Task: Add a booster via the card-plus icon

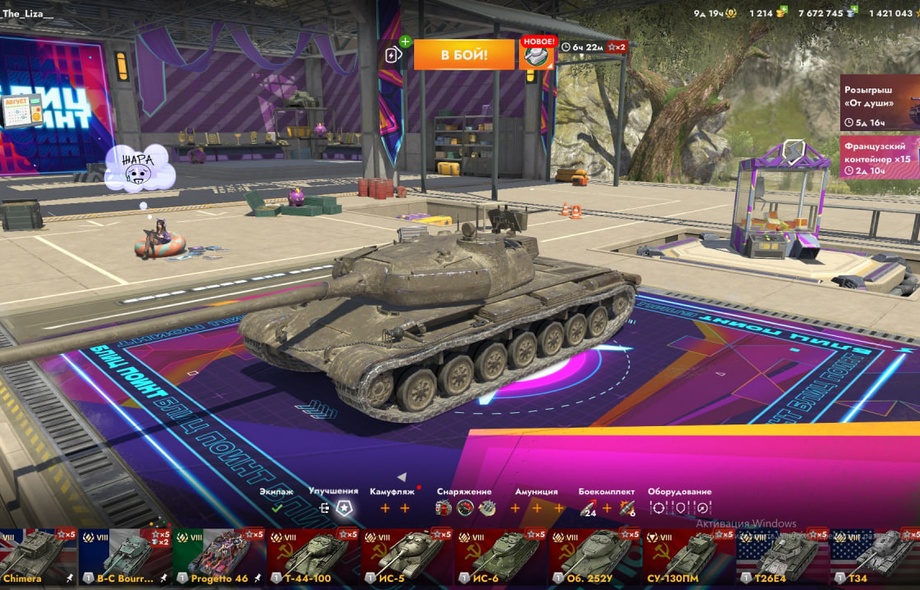Action: point(395,53)
